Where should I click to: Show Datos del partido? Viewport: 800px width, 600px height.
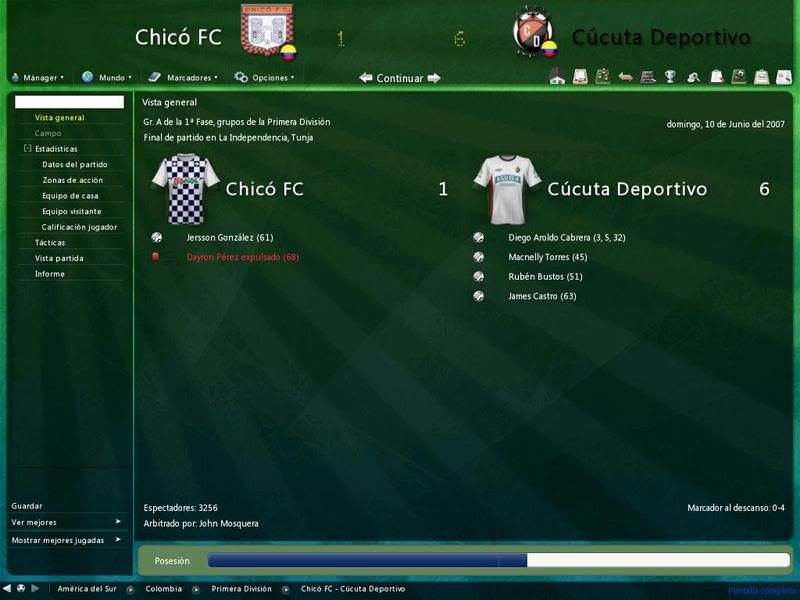(75, 164)
